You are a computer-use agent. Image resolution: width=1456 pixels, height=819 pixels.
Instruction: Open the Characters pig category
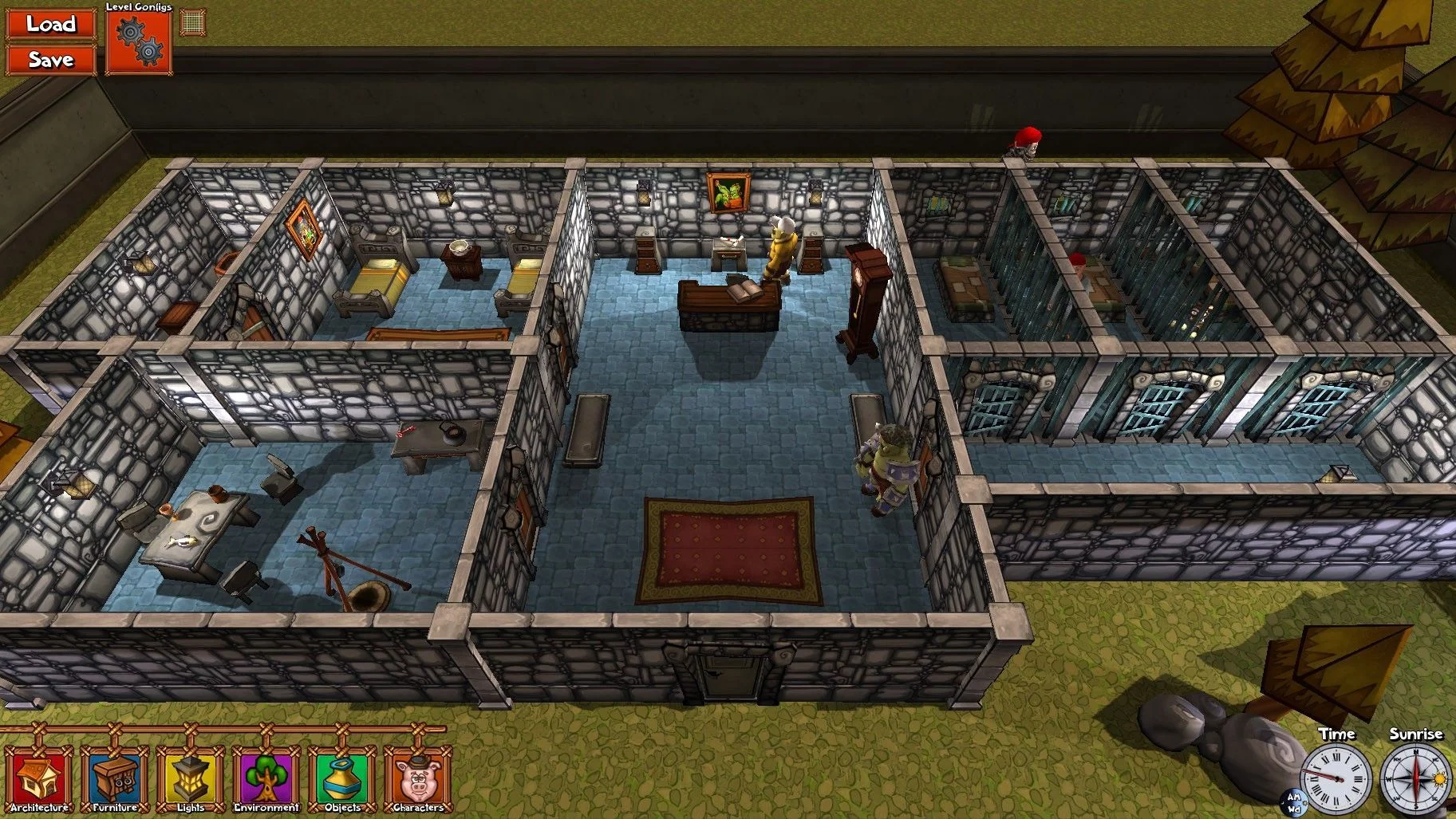(418, 779)
